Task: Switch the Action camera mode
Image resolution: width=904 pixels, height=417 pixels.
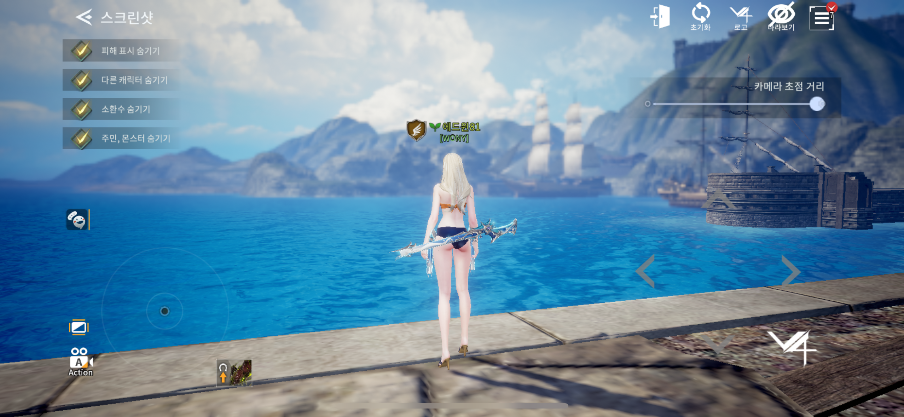Action: [x=80, y=362]
